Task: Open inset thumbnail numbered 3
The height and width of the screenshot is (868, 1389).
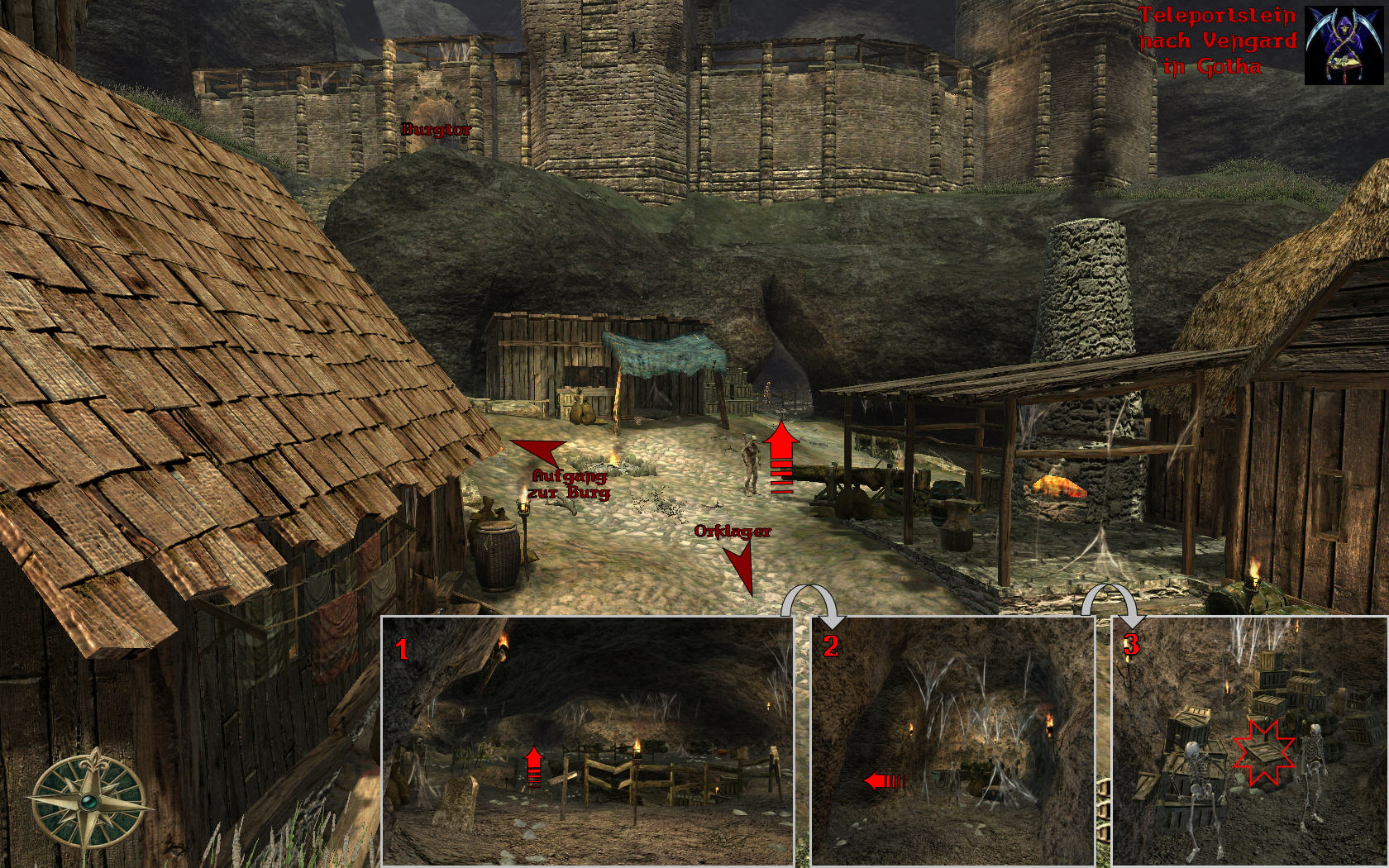Action: tap(1249, 741)
